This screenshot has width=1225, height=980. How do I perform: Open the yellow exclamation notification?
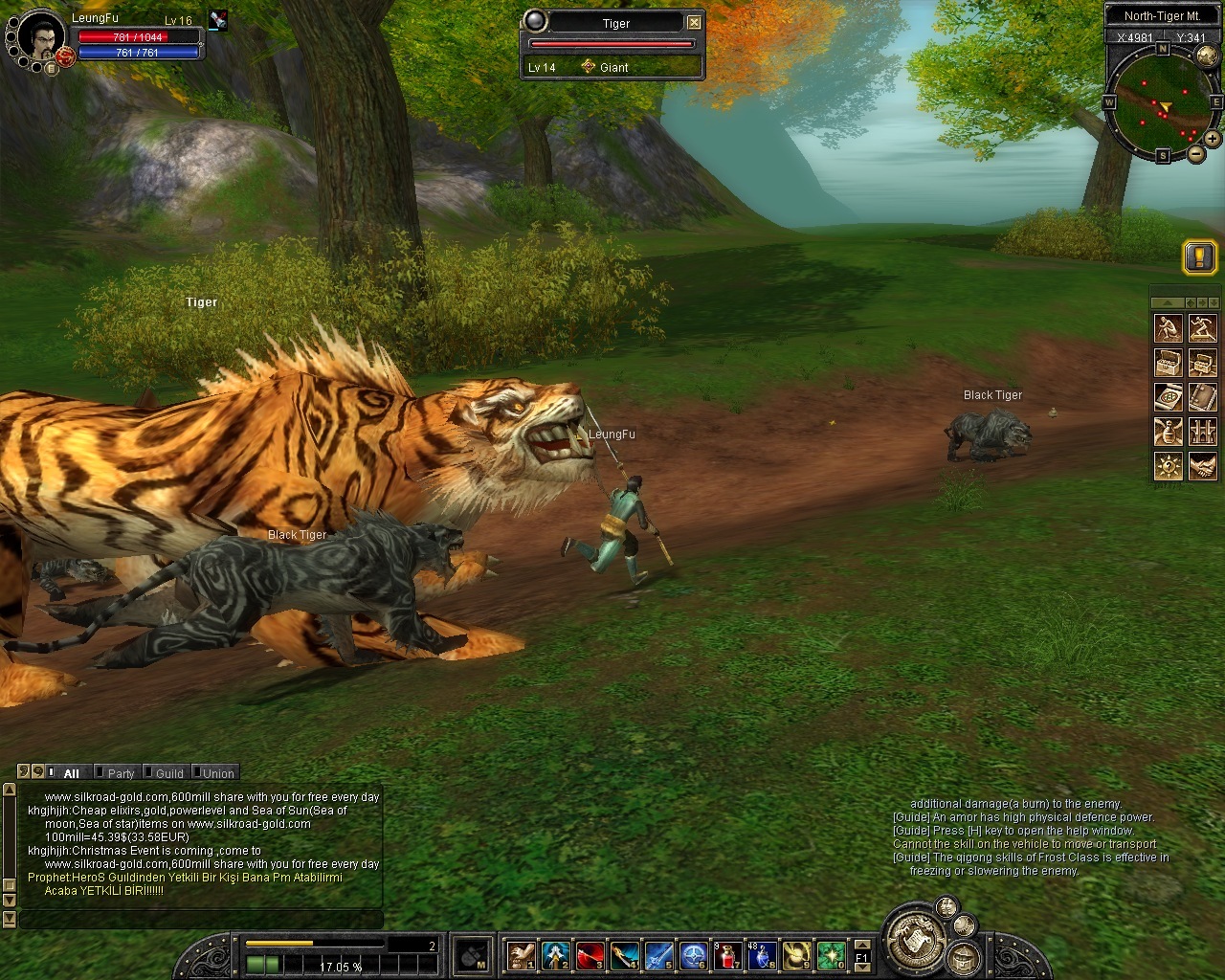tap(1200, 256)
